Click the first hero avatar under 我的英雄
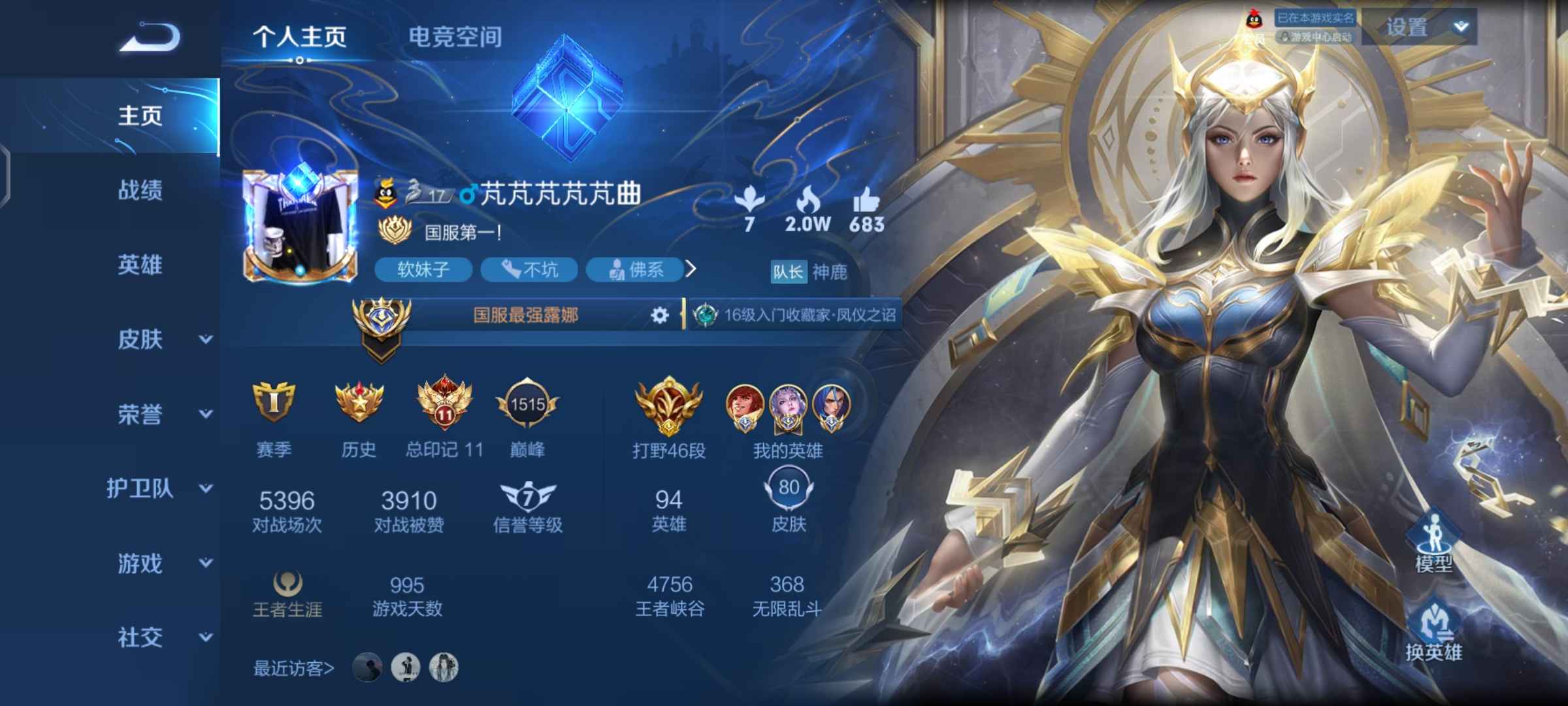Image resolution: width=1568 pixels, height=706 pixels. tap(745, 405)
